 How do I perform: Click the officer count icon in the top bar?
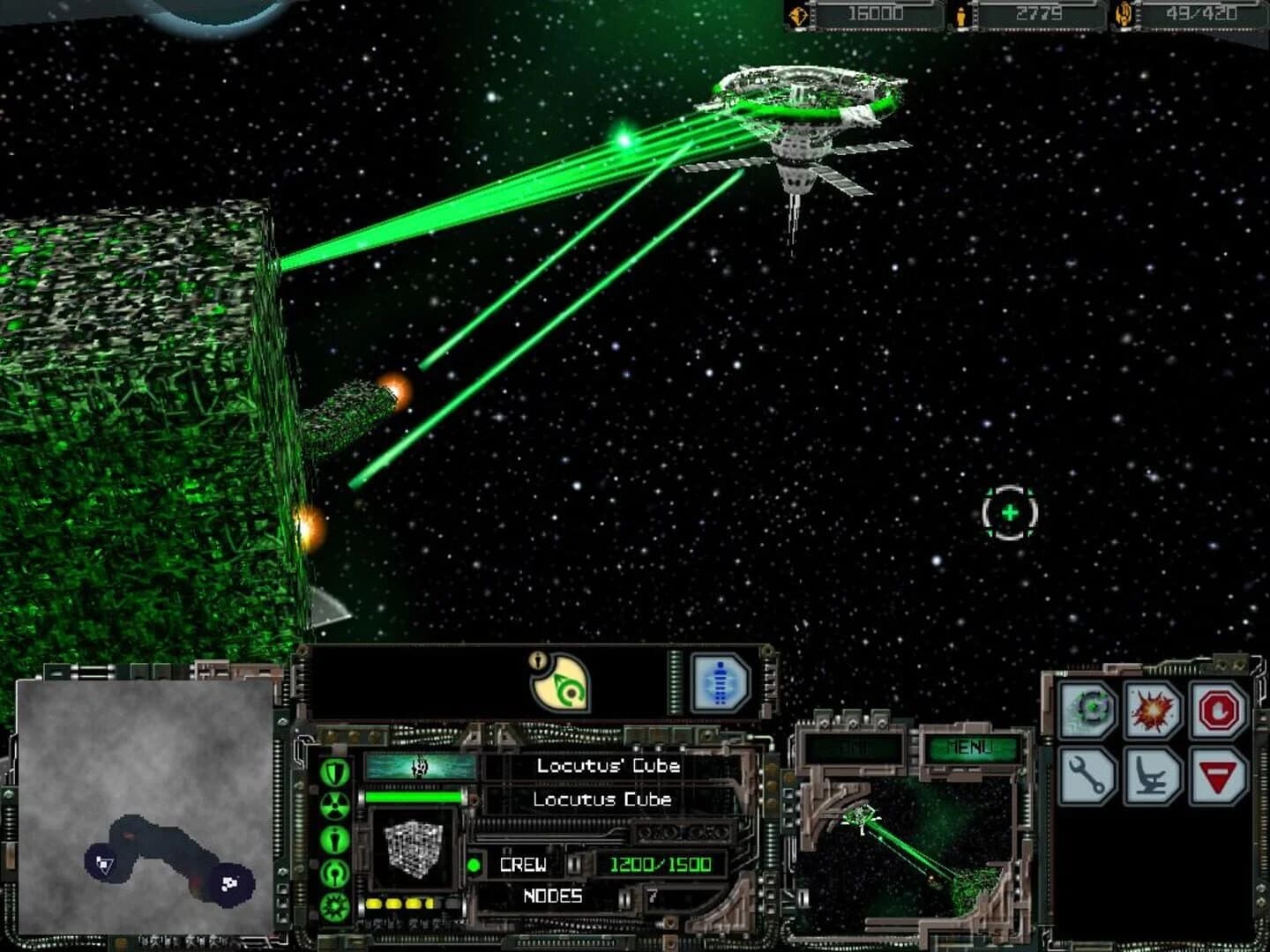tap(961, 14)
